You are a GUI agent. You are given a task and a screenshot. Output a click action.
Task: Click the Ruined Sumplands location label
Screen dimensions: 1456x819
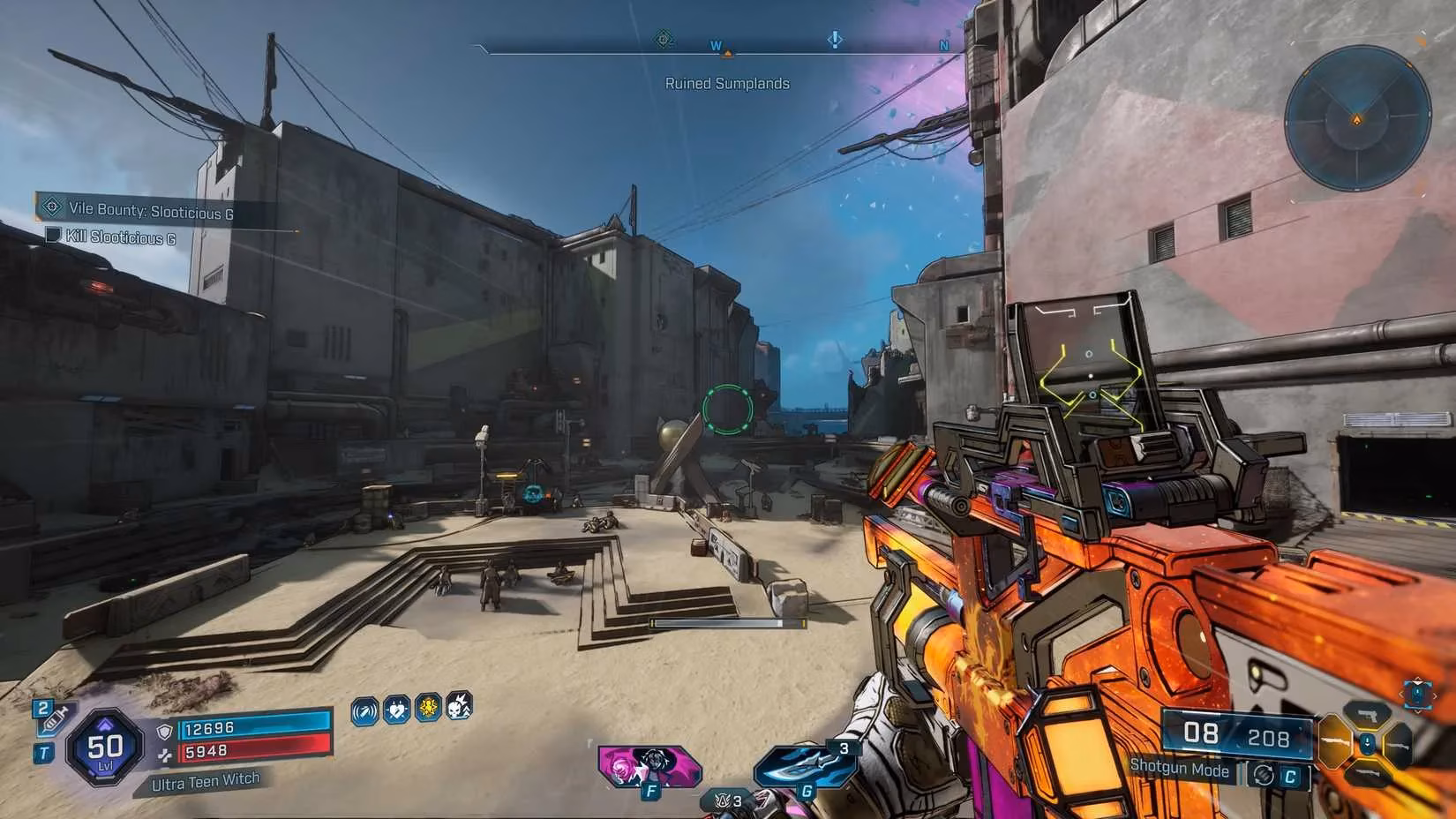[727, 83]
